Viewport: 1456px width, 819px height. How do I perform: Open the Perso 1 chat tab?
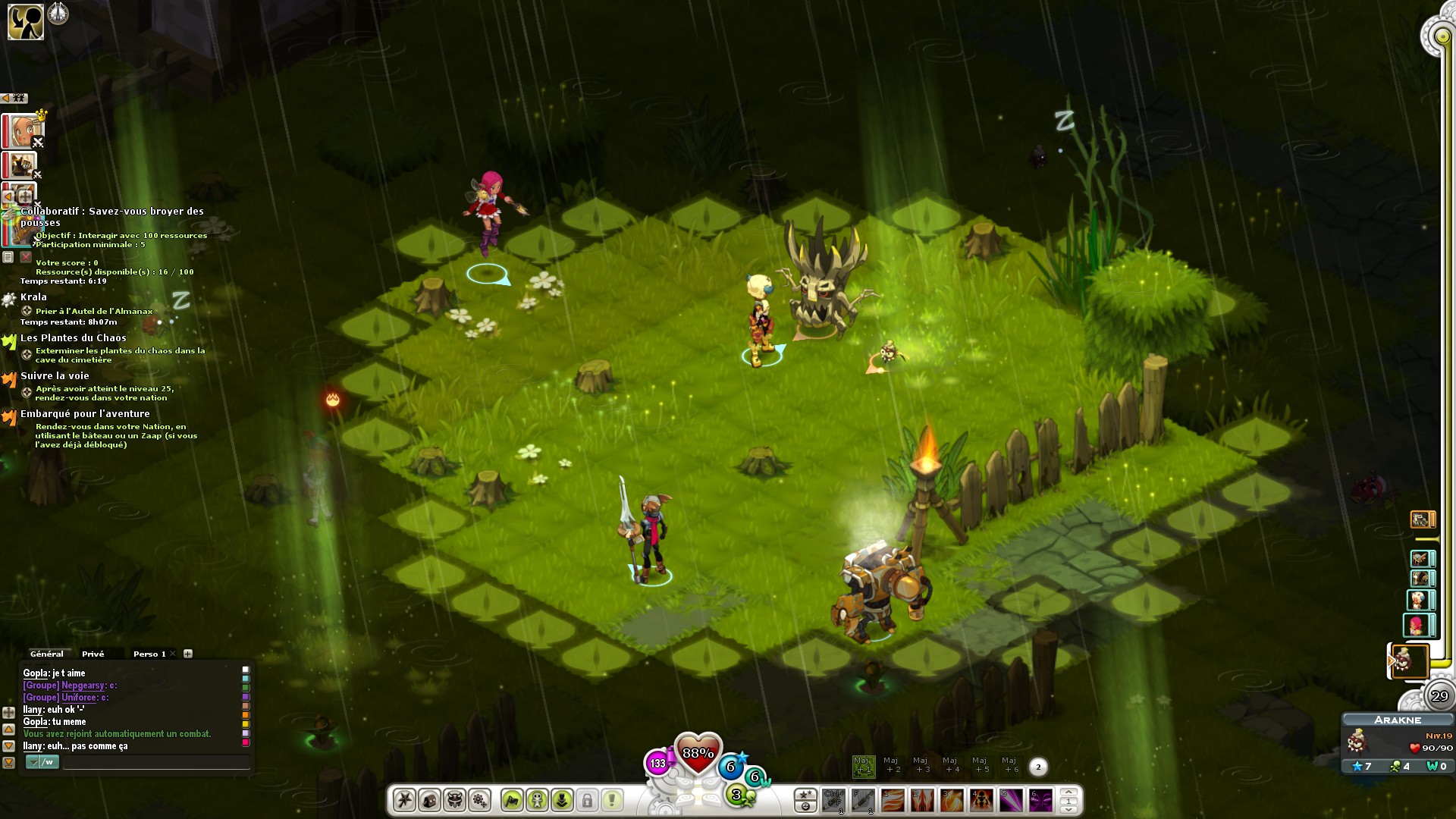(149, 654)
